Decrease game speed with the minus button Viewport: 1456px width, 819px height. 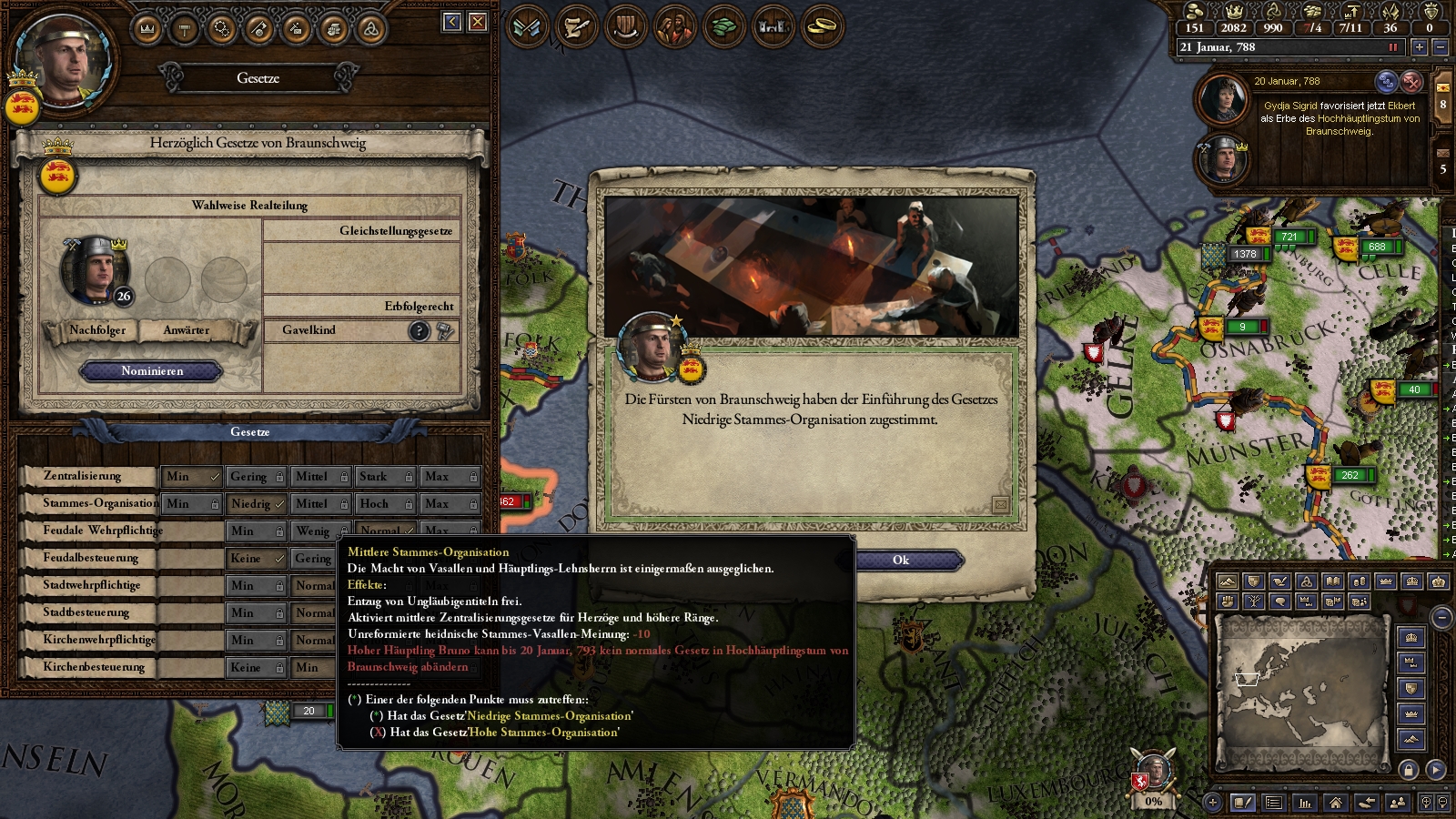[x=1441, y=47]
